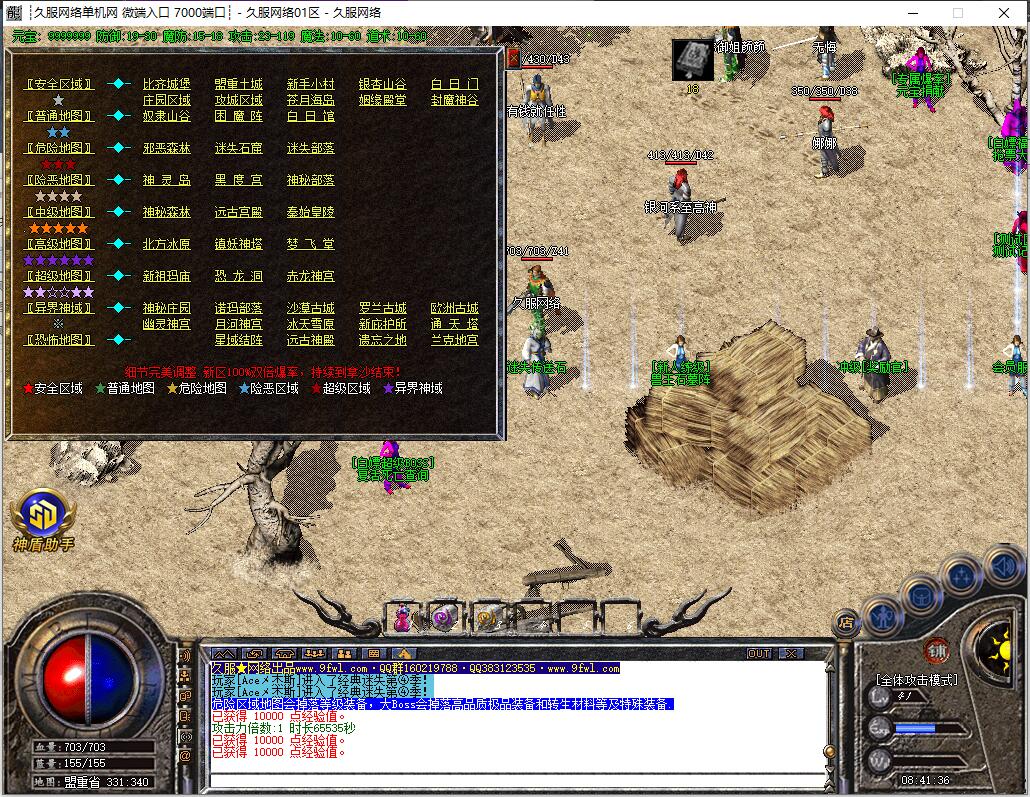The image size is (1030, 797).
Task: Open the red 铺 stall button
Action: point(936,649)
